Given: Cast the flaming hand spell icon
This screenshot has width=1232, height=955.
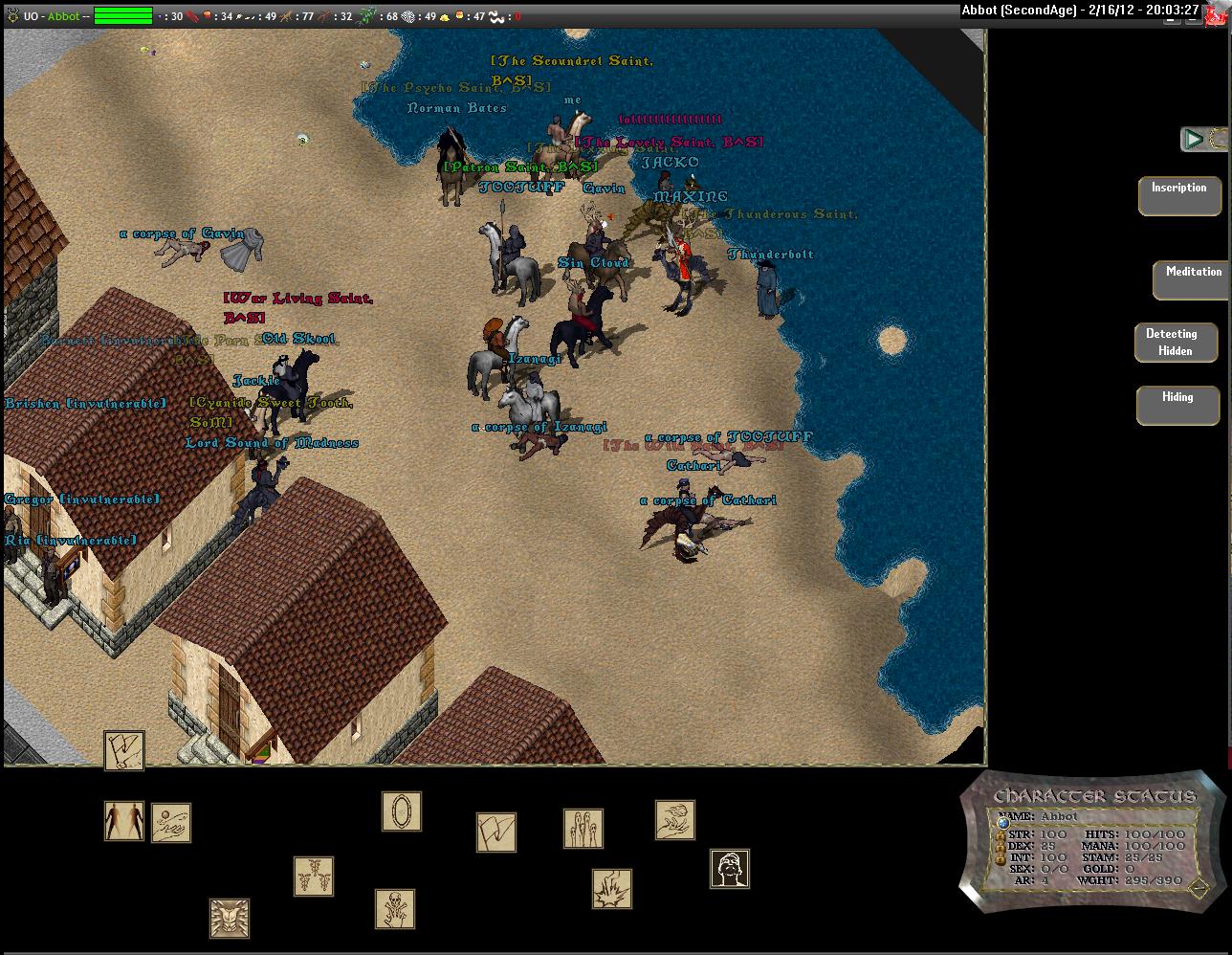Looking at the screenshot, I should pyautogui.click(x=675, y=820).
